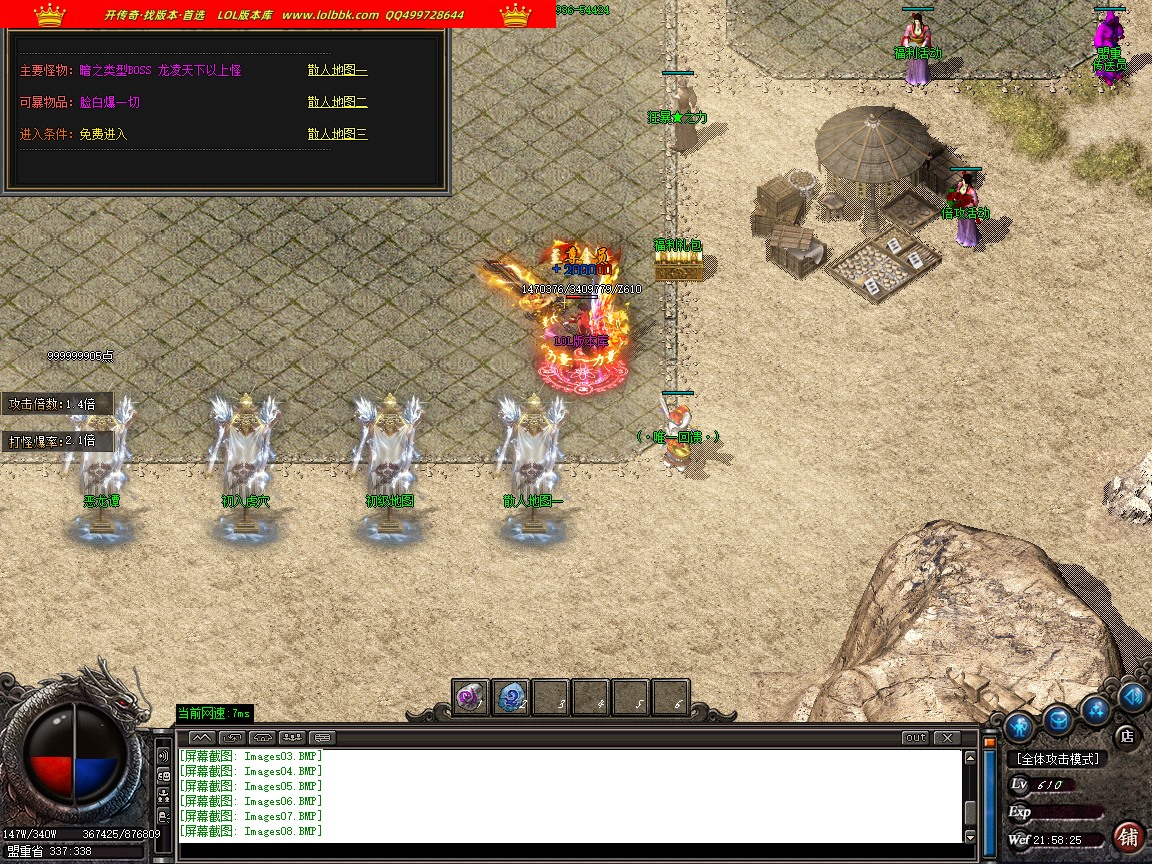The height and width of the screenshot is (864, 1152).
Task: Open the 散人地图一 link in the info panel
Action: [x=337, y=71]
